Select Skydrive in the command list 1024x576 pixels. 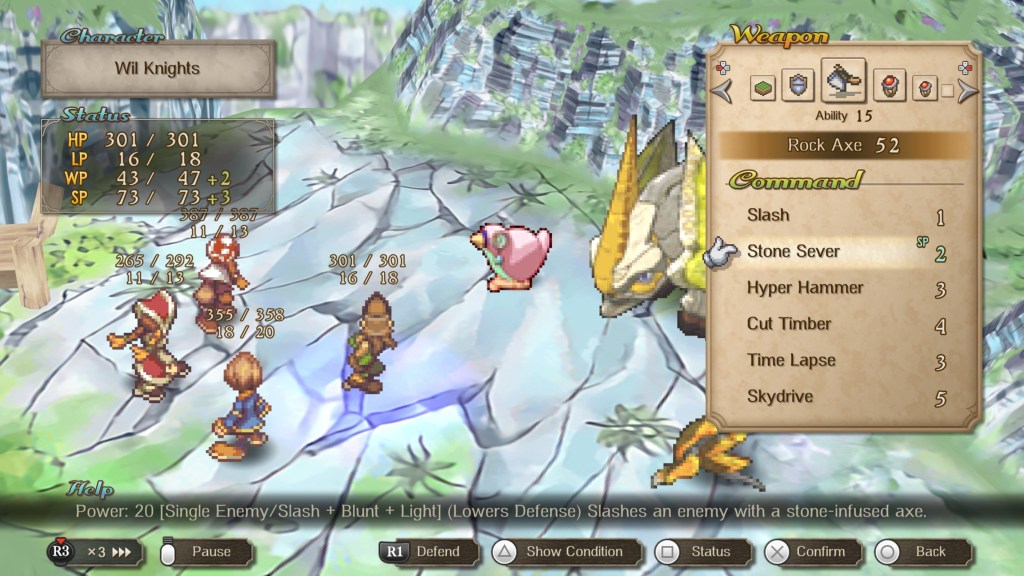pos(780,397)
